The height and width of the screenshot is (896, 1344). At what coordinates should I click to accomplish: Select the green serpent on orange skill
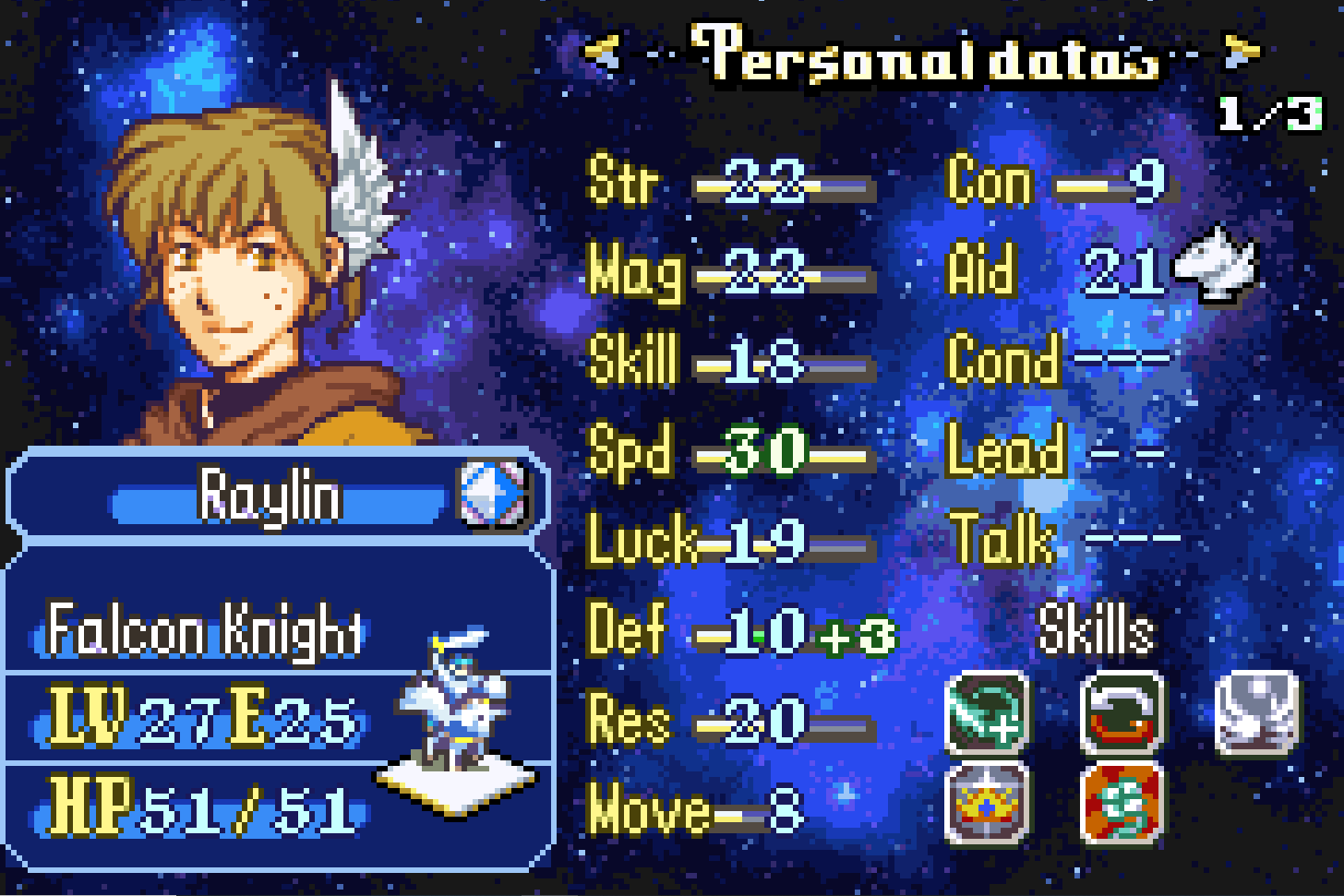click(1122, 804)
